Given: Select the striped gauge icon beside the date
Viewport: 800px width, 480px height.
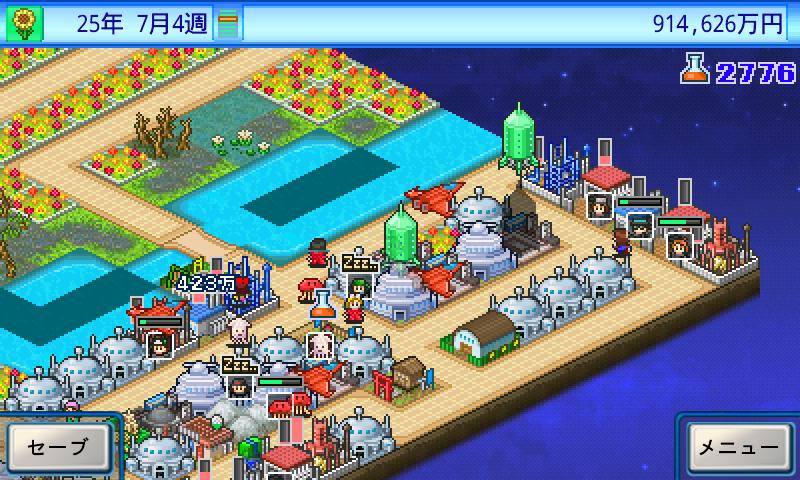Looking at the screenshot, I should (x=229, y=22).
